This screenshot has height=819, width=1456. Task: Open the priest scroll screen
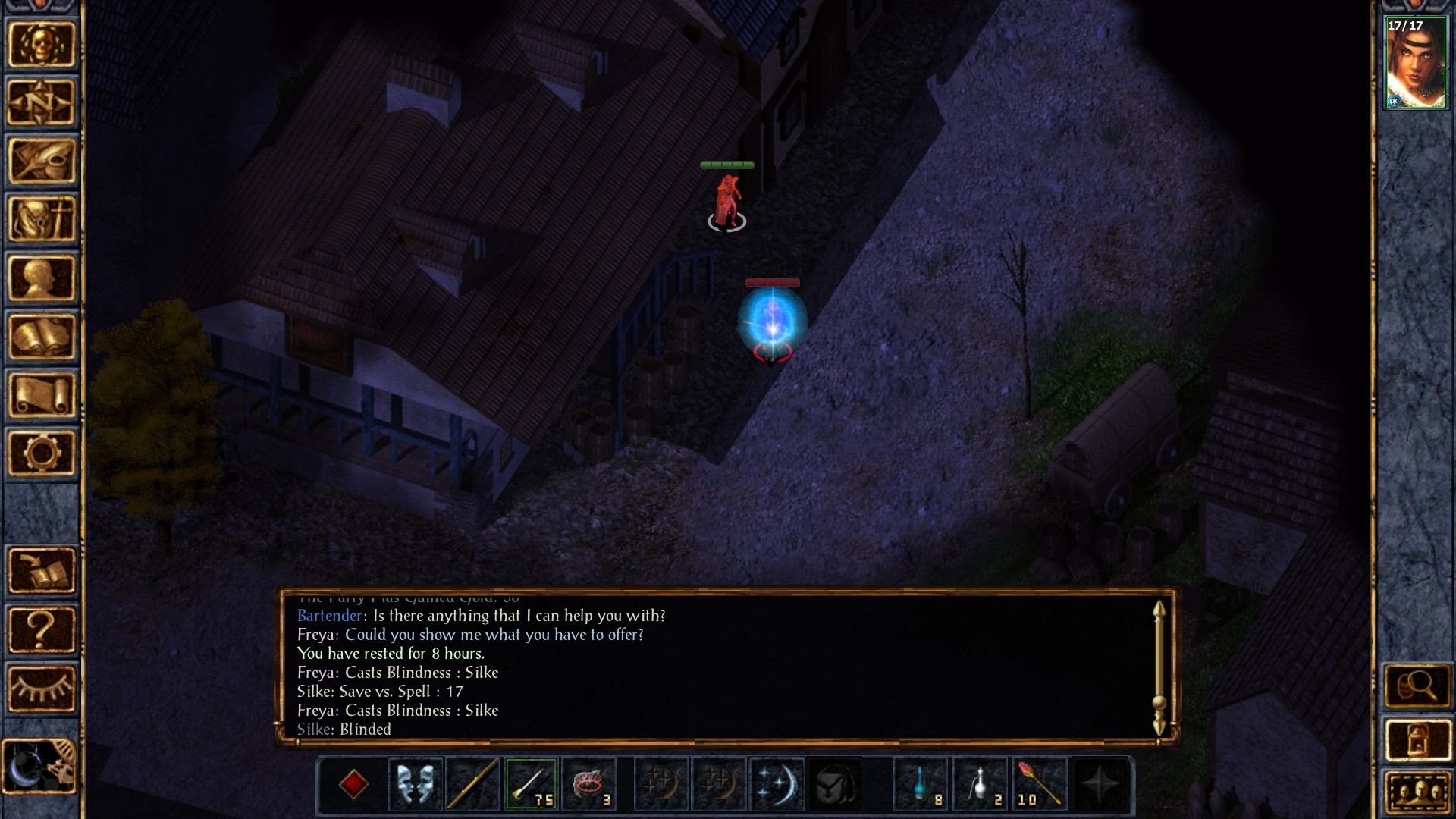[42, 394]
